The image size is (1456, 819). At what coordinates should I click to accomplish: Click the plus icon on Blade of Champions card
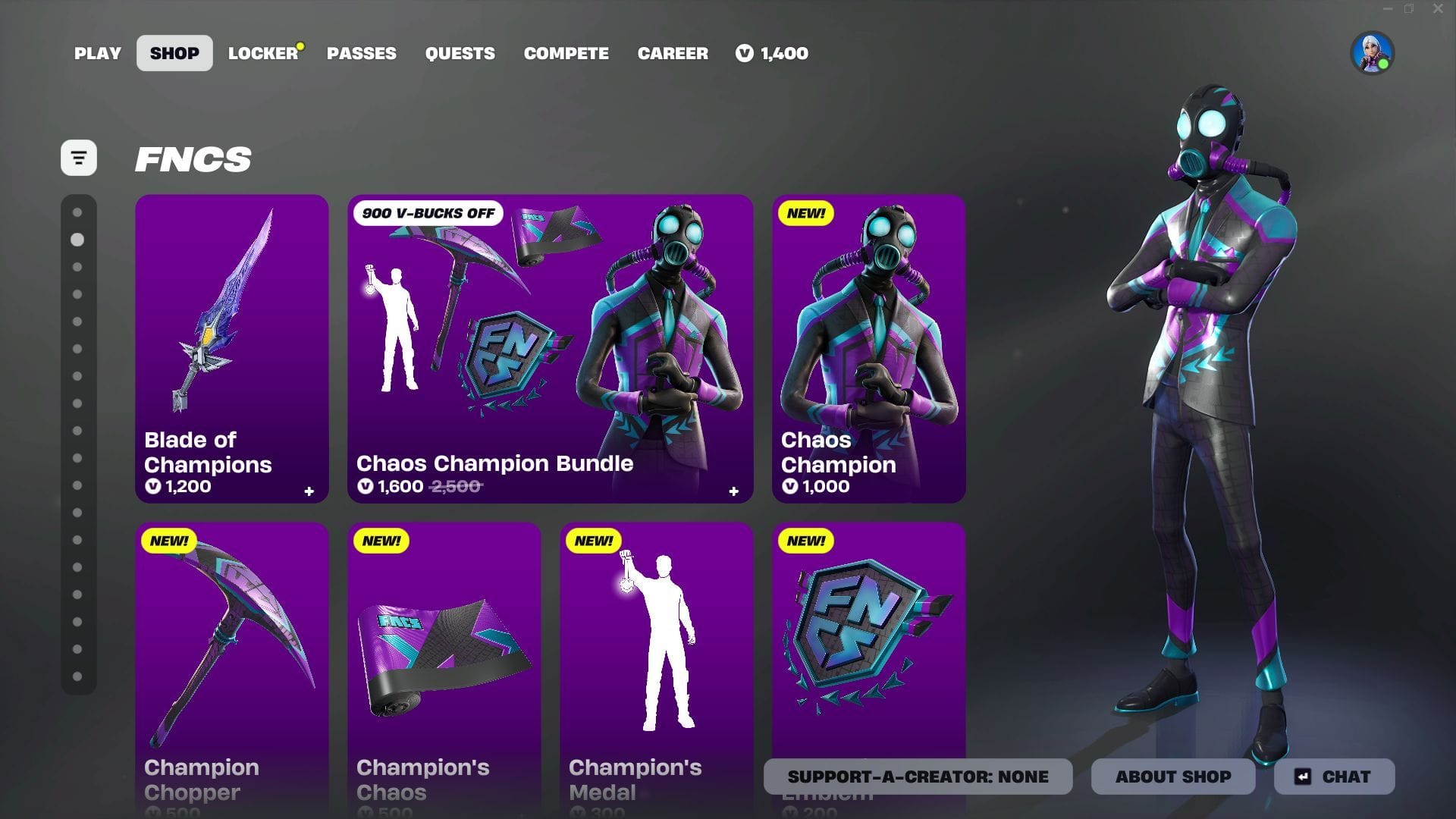pyautogui.click(x=308, y=491)
